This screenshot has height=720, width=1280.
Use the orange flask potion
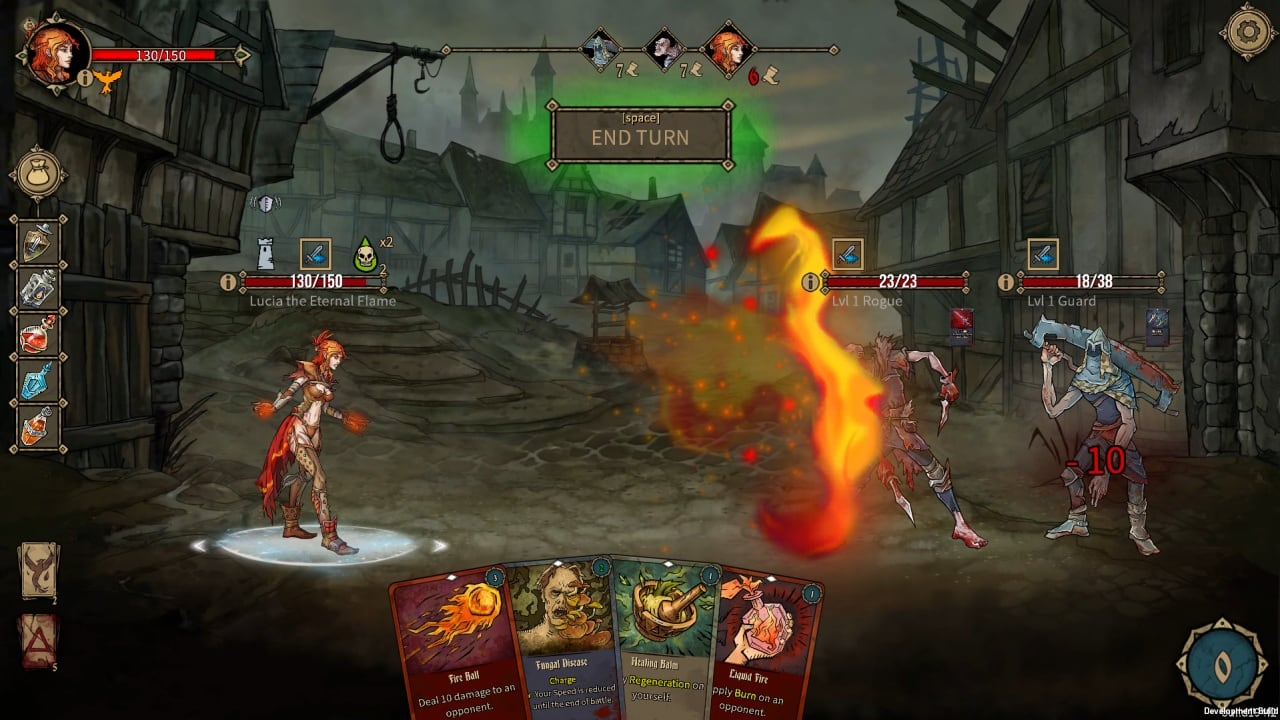(x=39, y=426)
